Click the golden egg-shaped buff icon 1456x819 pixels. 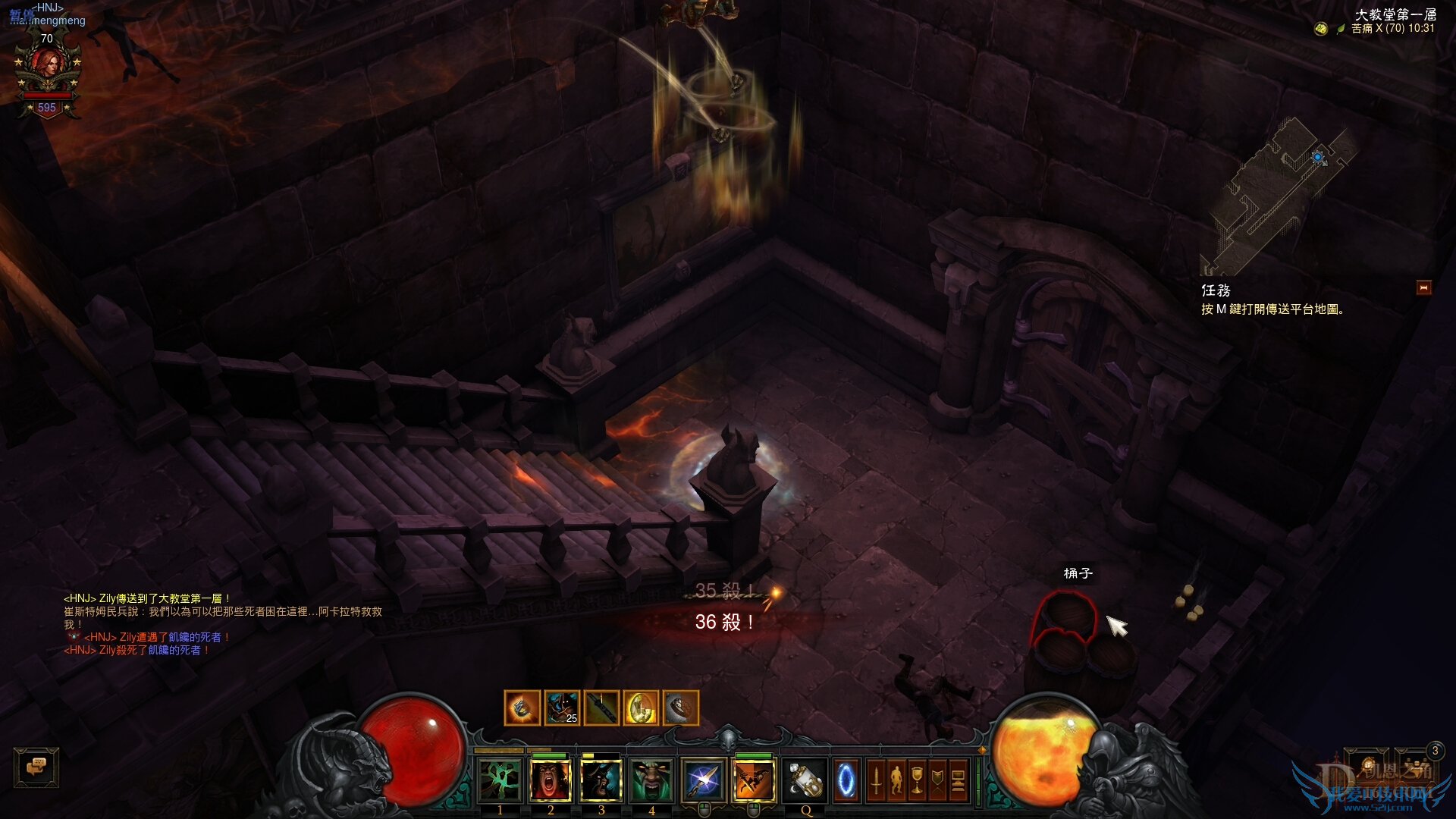[x=641, y=708]
